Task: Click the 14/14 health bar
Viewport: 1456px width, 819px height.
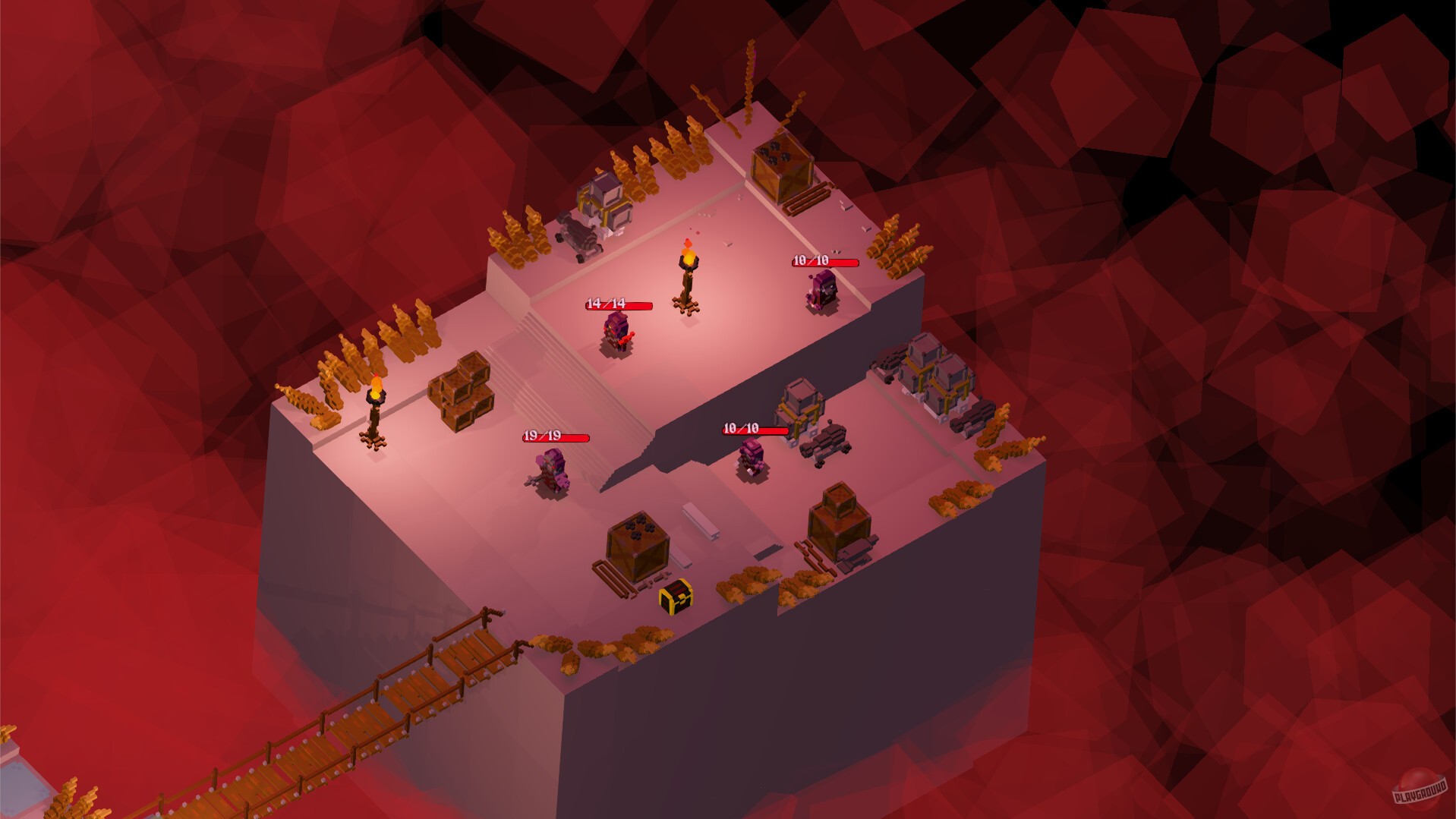Action: (619, 304)
